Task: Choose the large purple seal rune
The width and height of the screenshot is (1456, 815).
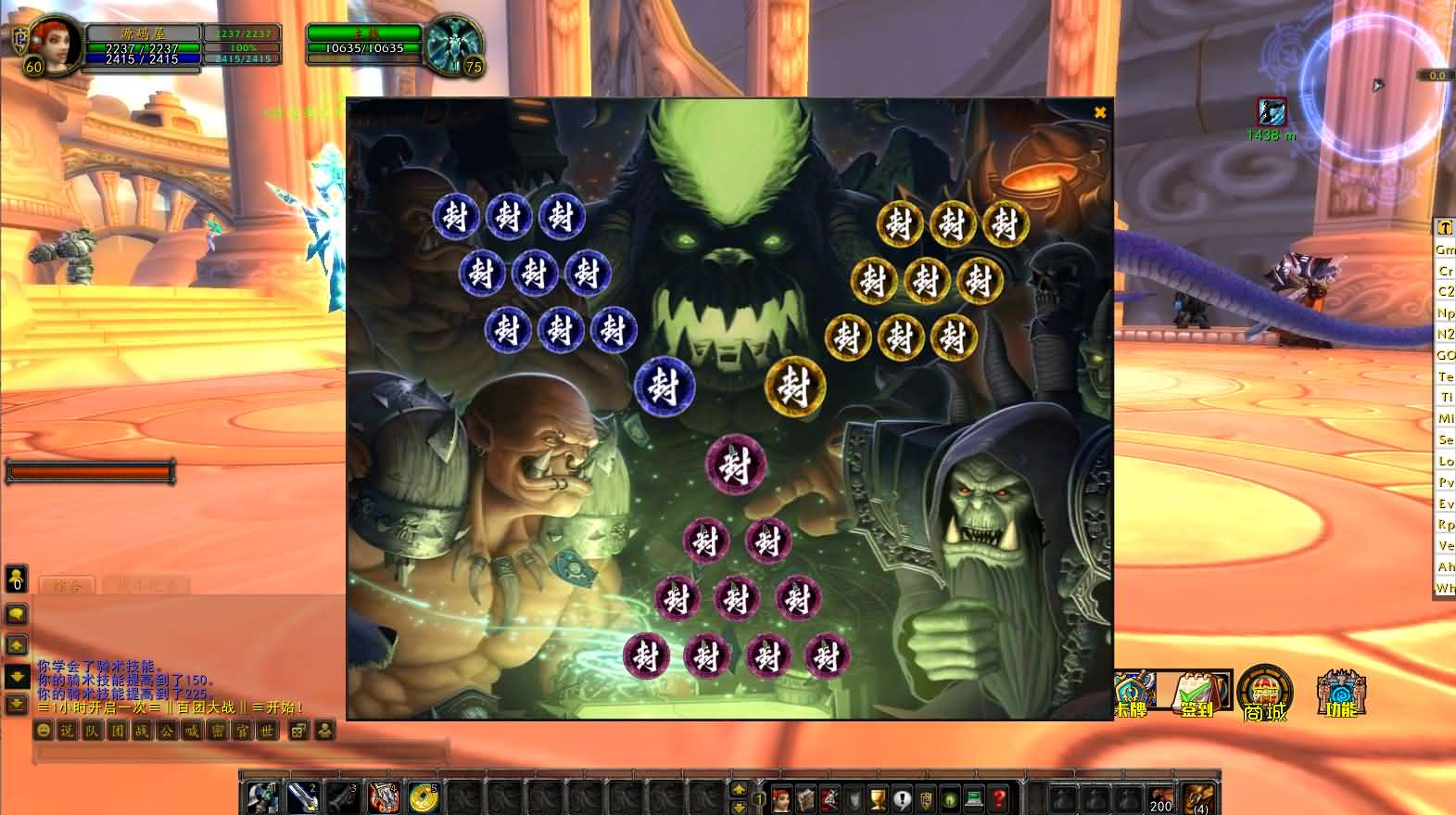Action: pos(736,465)
